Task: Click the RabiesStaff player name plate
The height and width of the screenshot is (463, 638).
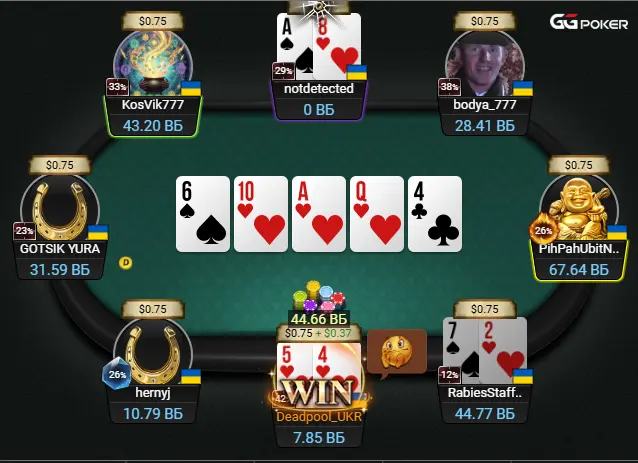Action: coord(485,392)
